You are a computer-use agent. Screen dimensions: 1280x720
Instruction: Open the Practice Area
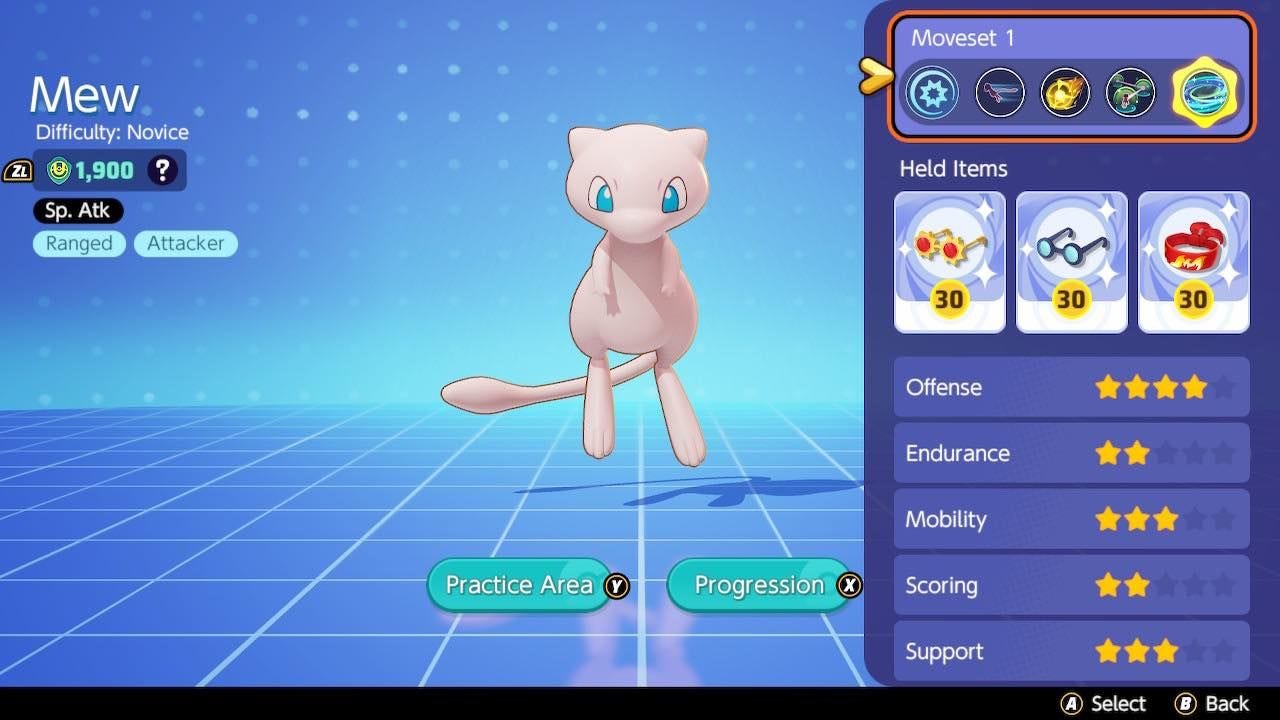(x=520, y=585)
